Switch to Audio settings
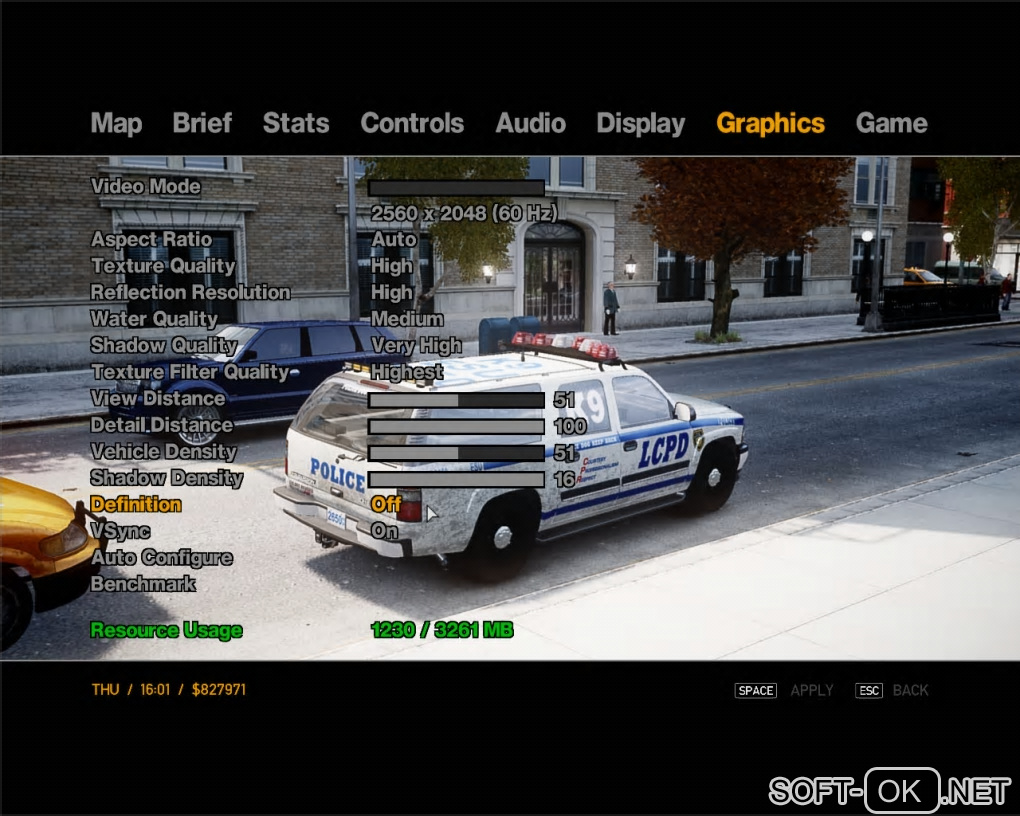 tap(530, 124)
